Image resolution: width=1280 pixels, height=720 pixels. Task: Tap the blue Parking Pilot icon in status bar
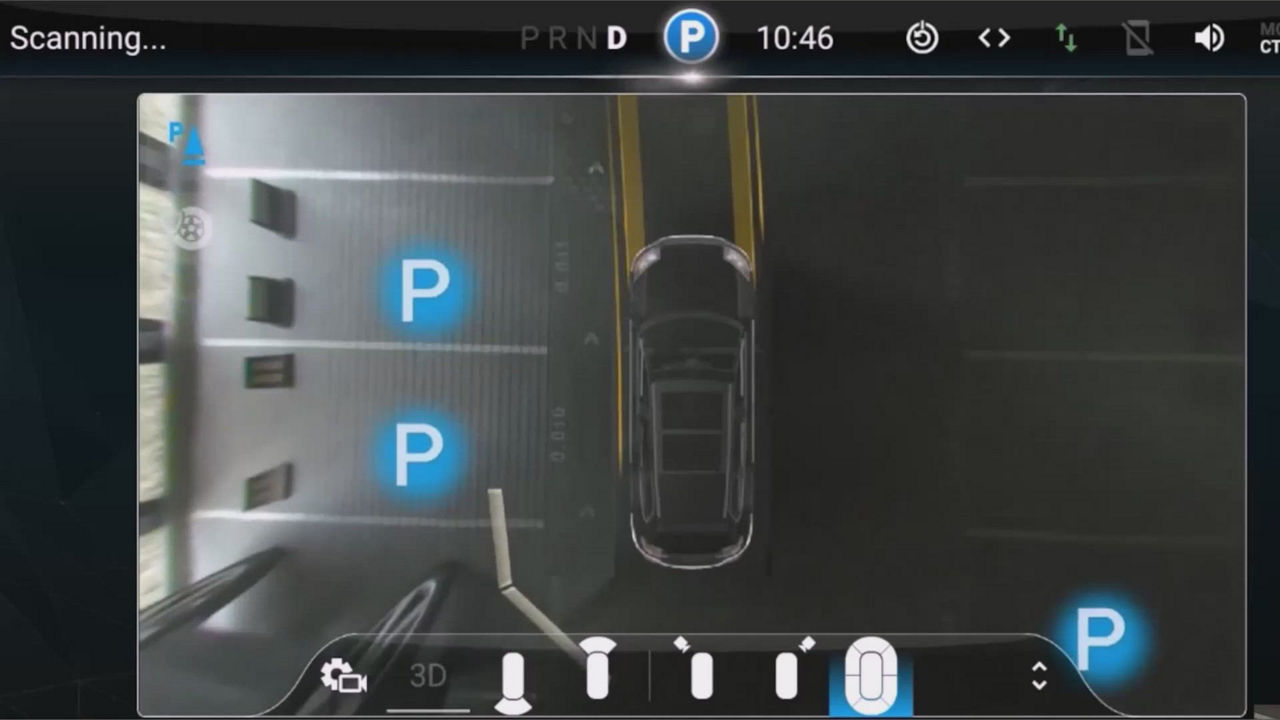[x=690, y=37]
